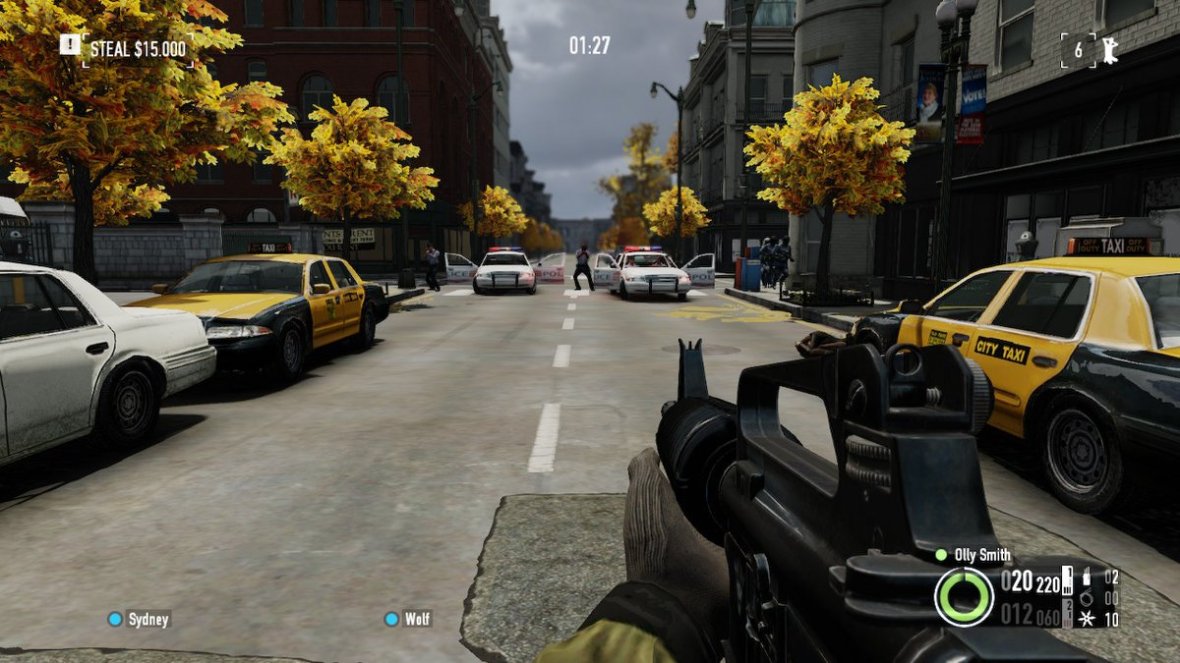Click the green circular health ring
Viewport: 1180px width, 663px height.
coord(964,597)
